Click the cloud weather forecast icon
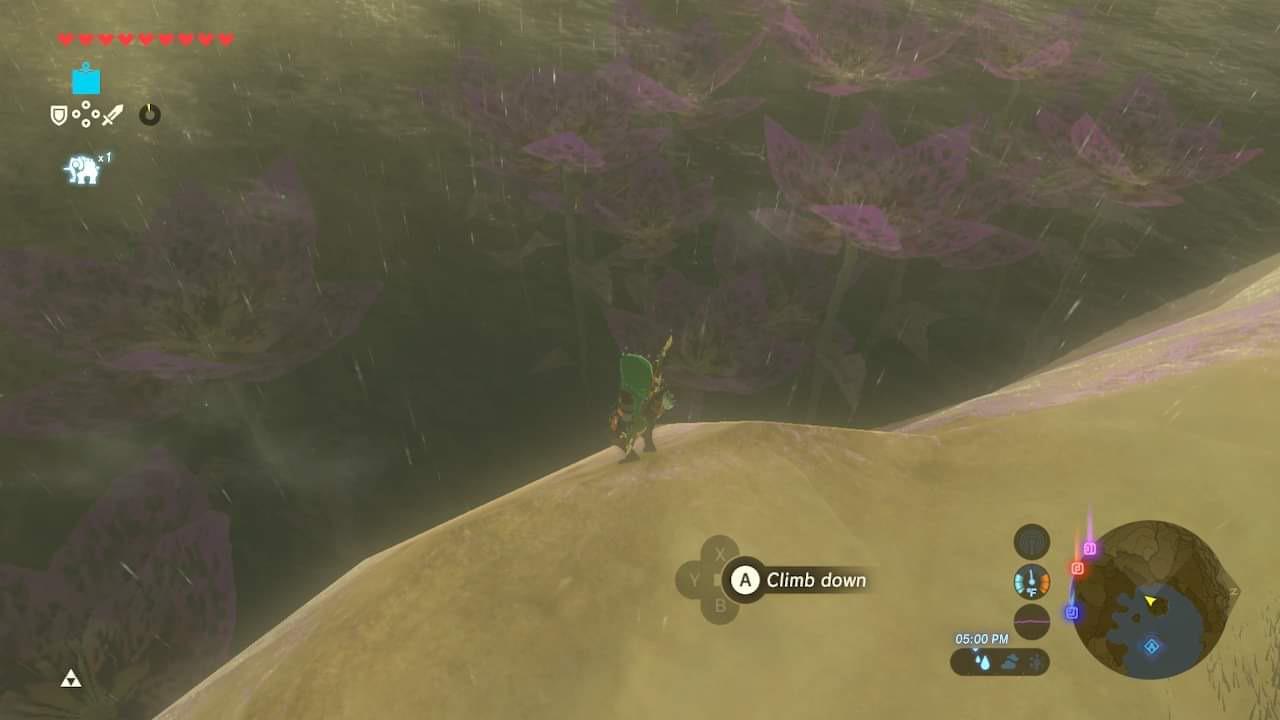 coord(1009,660)
